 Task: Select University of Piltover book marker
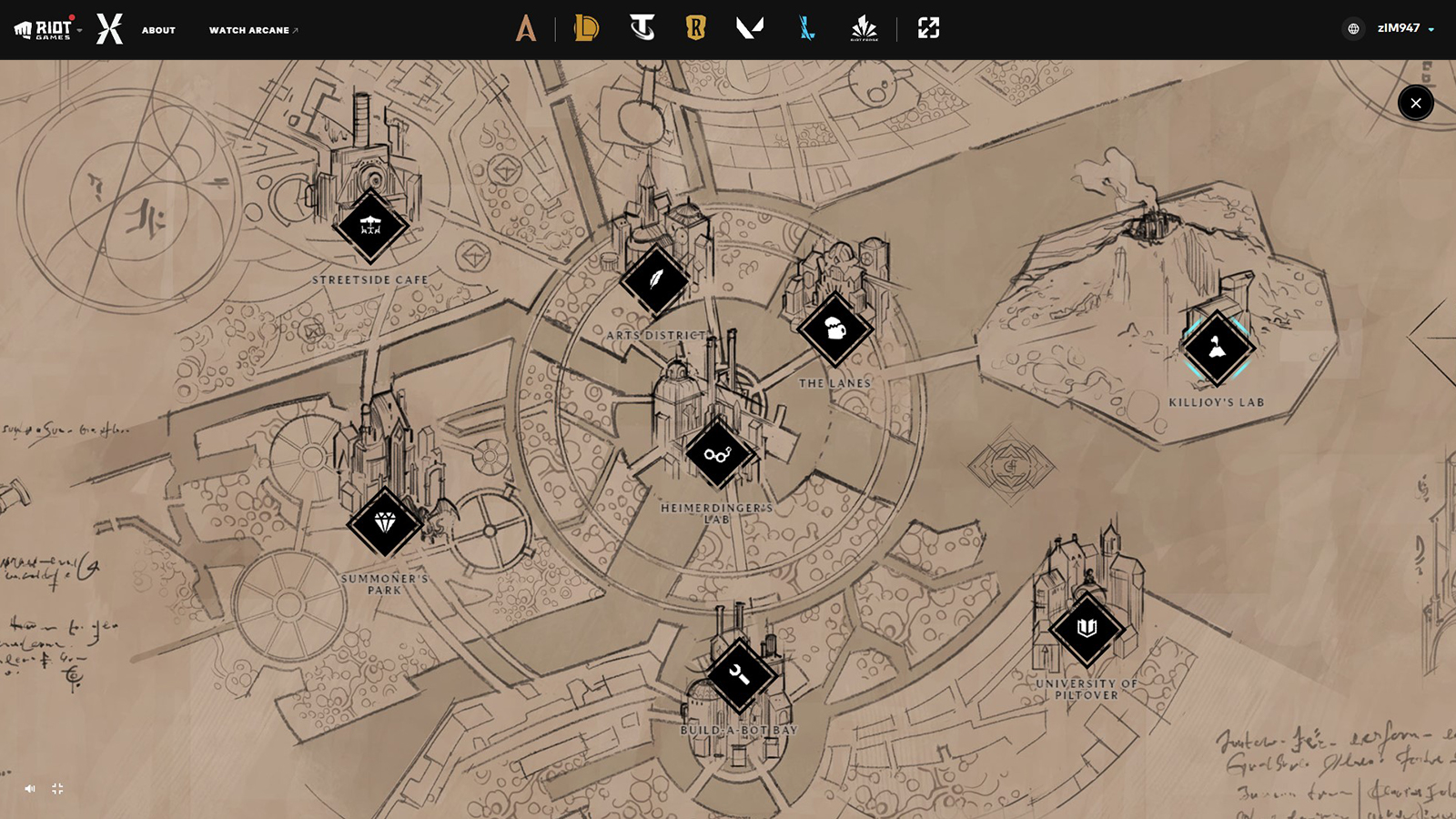coord(1087,628)
